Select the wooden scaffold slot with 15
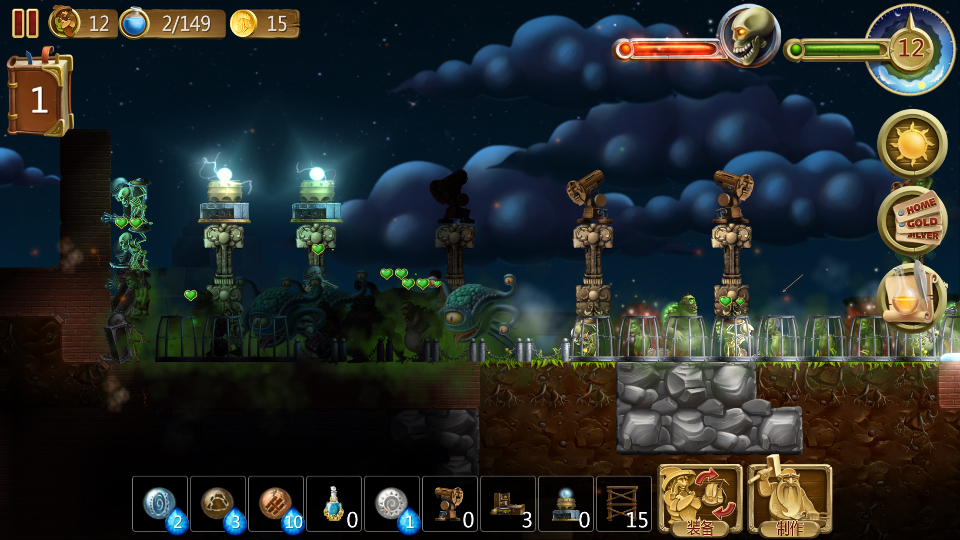 [x=624, y=504]
